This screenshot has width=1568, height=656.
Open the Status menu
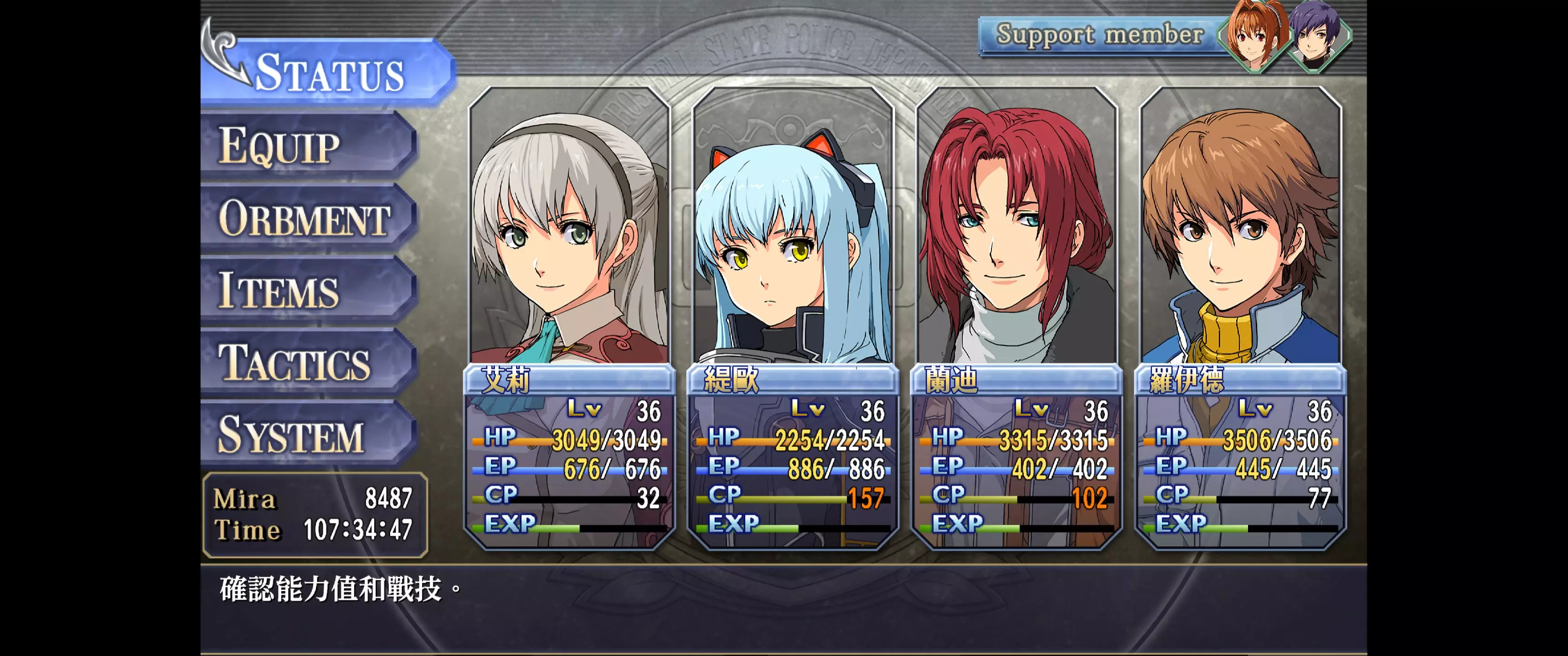click(x=329, y=73)
